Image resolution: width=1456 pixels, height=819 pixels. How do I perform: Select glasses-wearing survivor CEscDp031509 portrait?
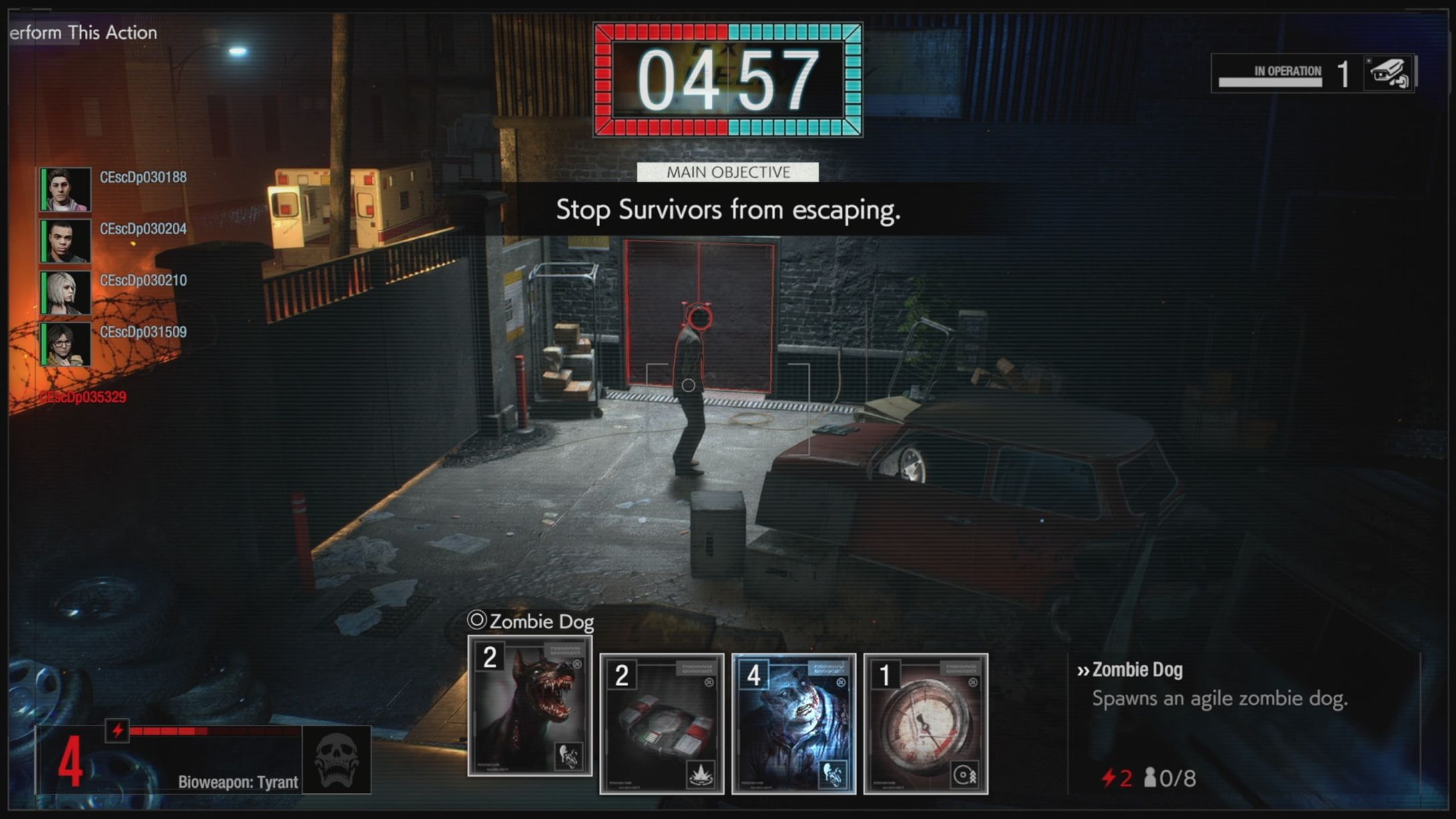tap(65, 344)
